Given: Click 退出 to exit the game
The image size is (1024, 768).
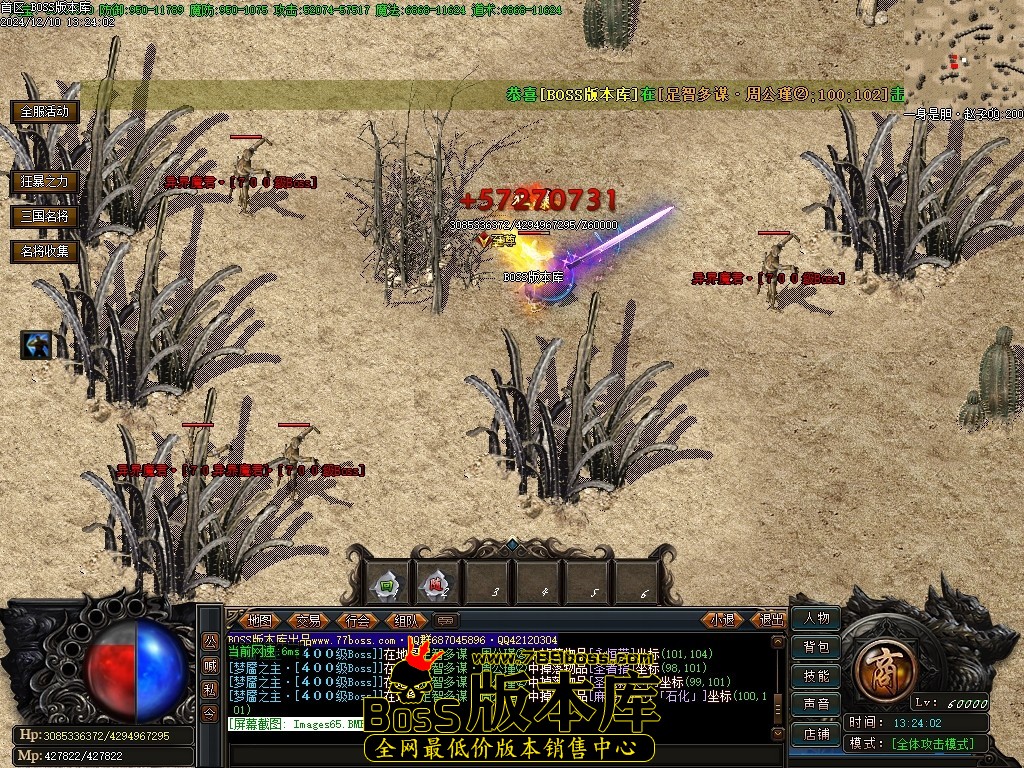Looking at the screenshot, I should 771,620.
